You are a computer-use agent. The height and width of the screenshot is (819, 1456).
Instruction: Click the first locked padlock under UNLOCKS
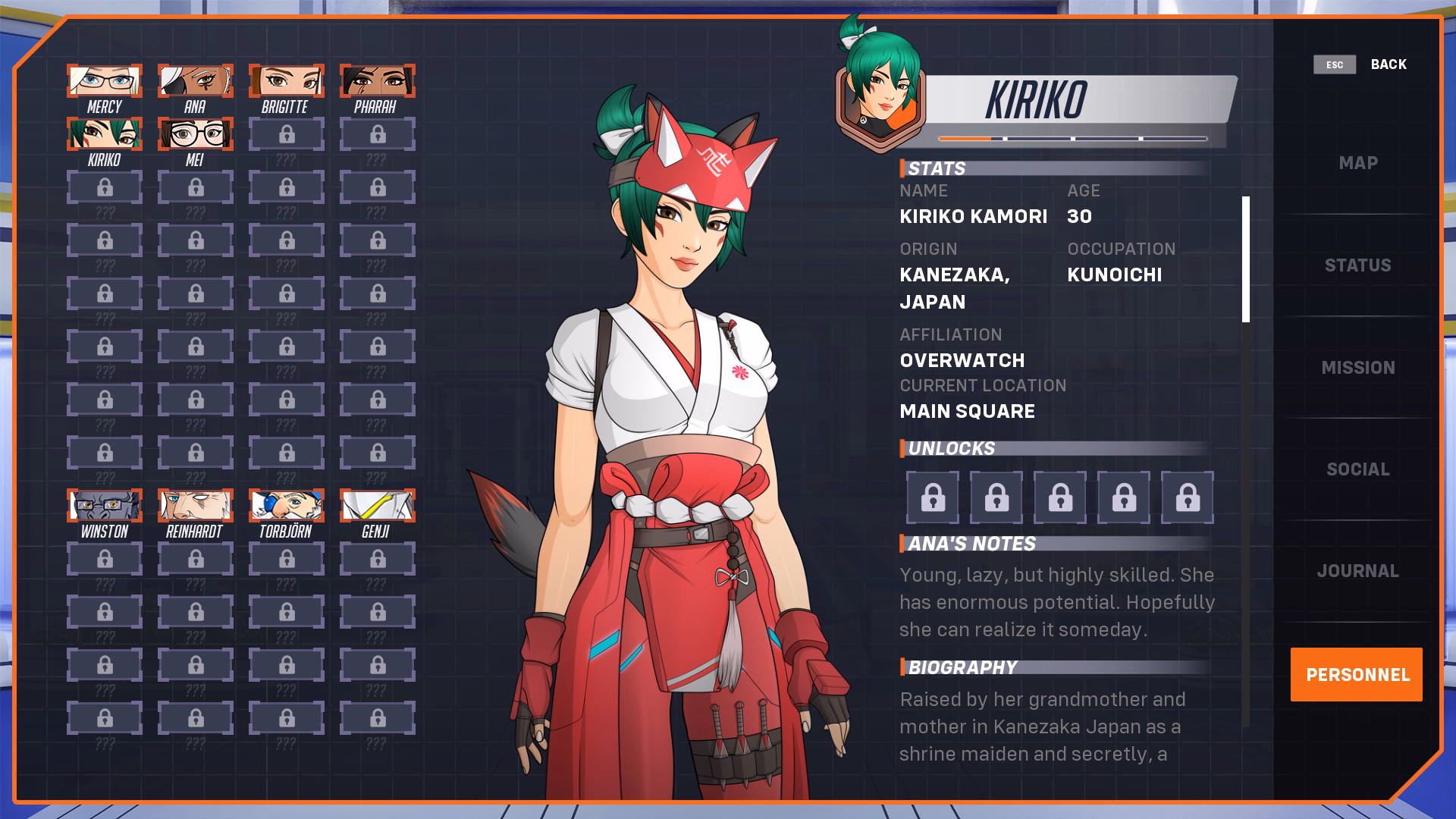coord(932,497)
